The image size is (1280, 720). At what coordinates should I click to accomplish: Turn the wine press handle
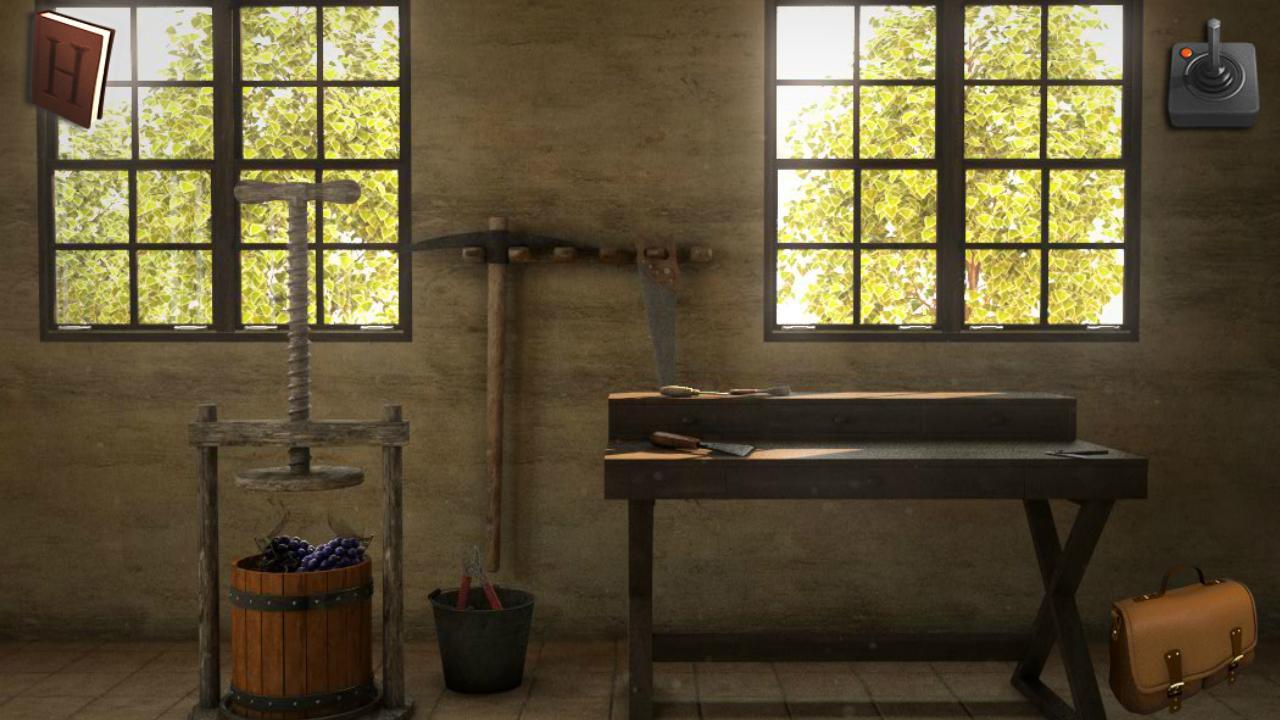coord(295,190)
